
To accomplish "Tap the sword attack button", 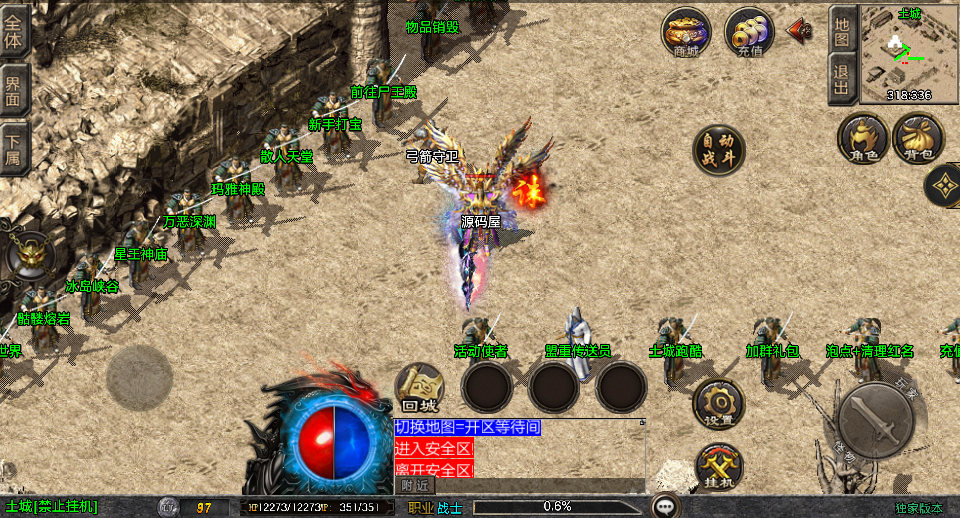I will tap(875, 420).
